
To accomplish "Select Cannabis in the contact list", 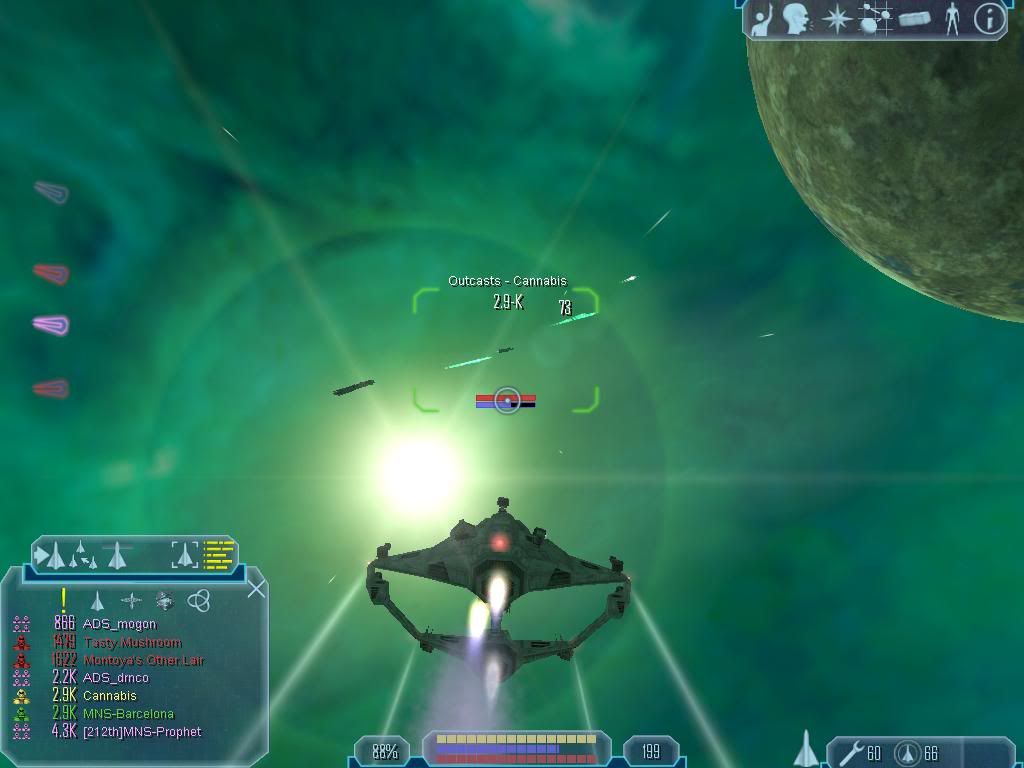I will click(110, 696).
